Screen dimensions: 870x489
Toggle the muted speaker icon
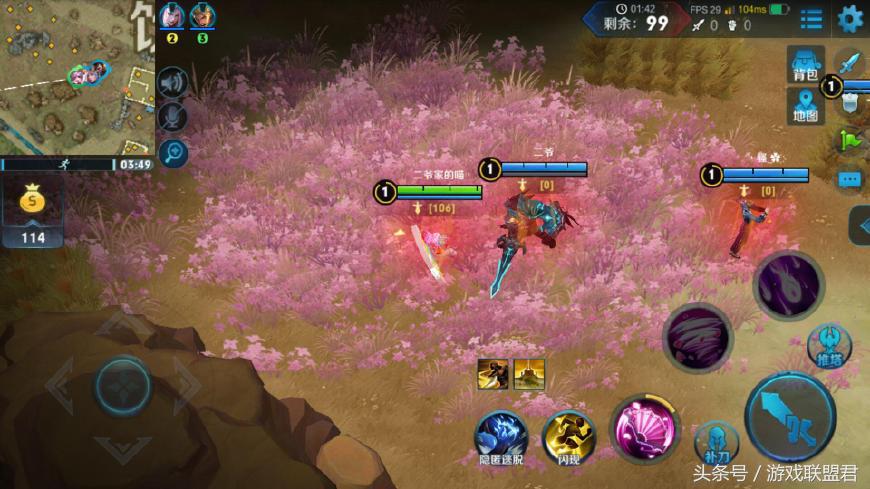point(173,83)
